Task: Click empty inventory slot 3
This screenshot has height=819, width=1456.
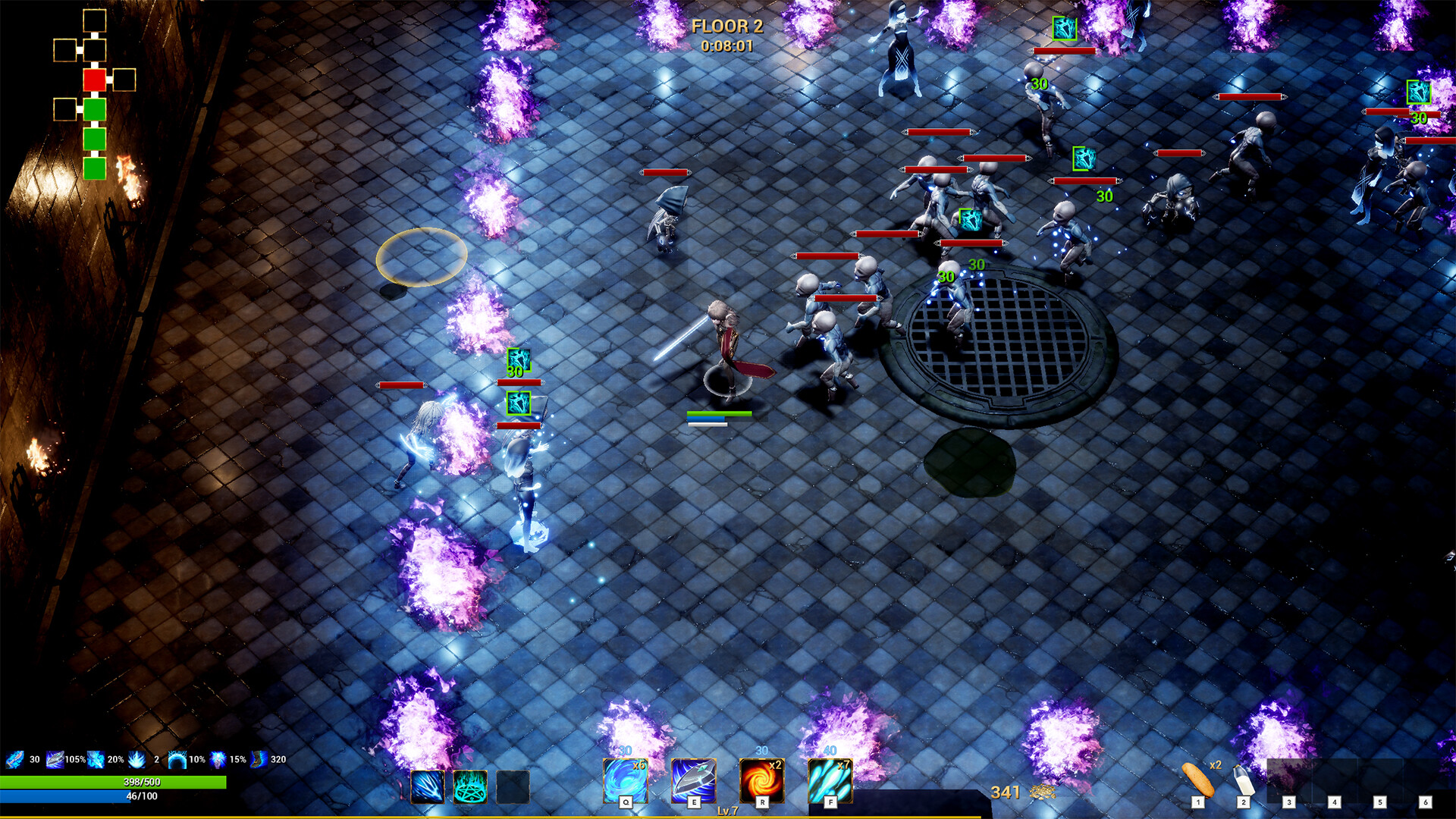Action: [x=1291, y=783]
